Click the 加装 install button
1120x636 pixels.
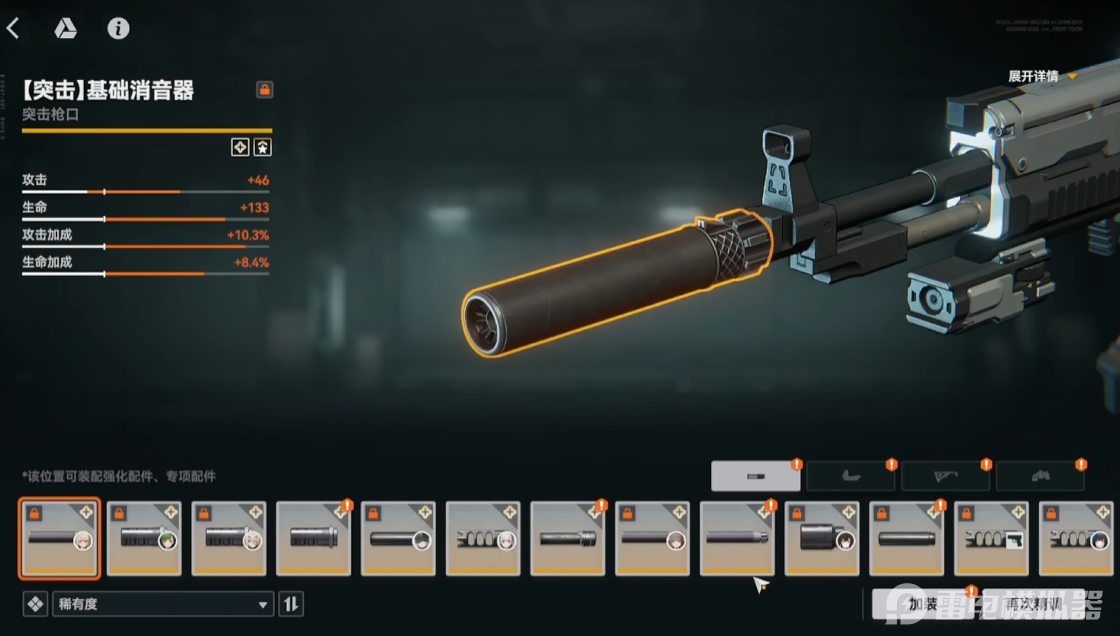tap(922, 604)
